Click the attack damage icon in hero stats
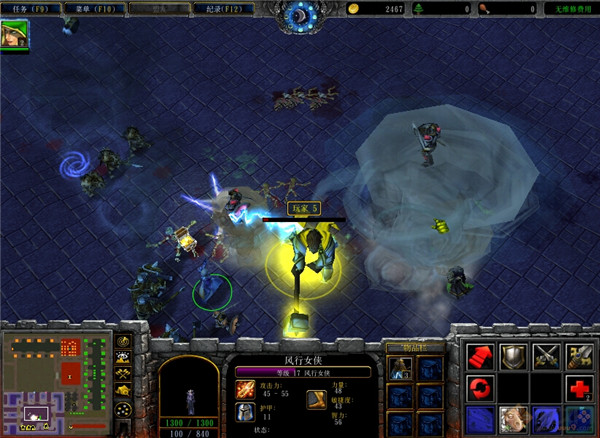The height and width of the screenshot is (438, 600). (x=245, y=386)
